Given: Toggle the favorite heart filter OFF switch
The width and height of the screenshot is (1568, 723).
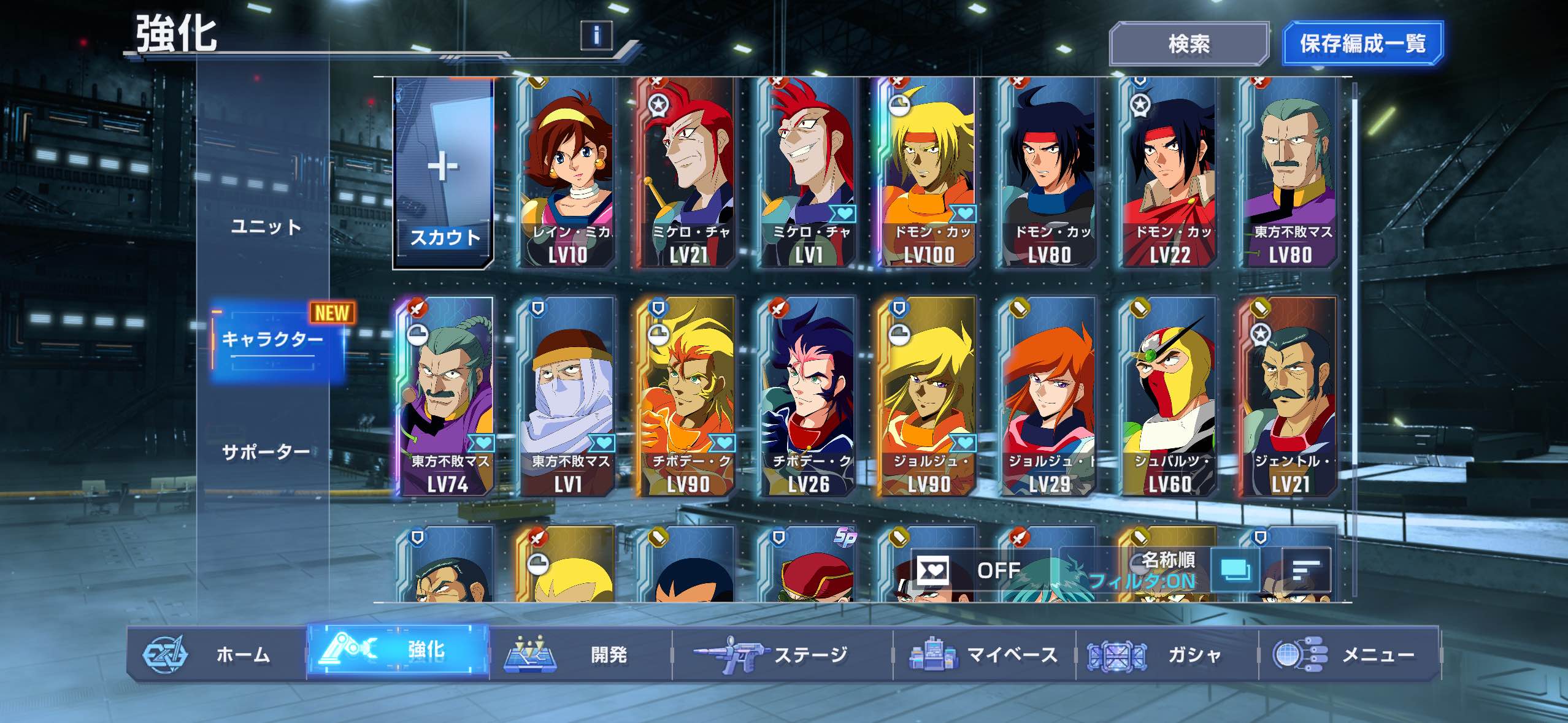Looking at the screenshot, I should click(978, 571).
